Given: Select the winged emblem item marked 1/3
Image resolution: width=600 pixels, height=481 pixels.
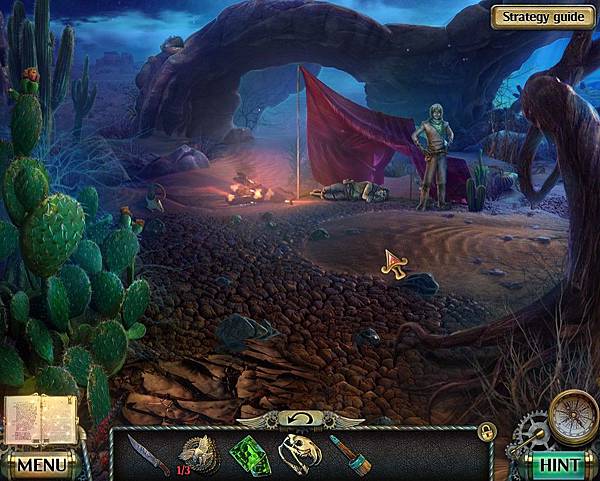Looking at the screenshot, I should [x=195, y=450].
